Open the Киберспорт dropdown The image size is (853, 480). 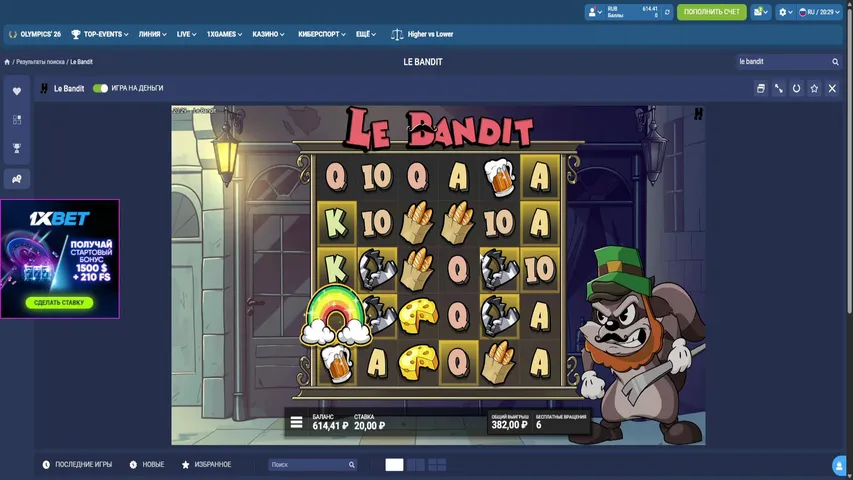point(321,34)
